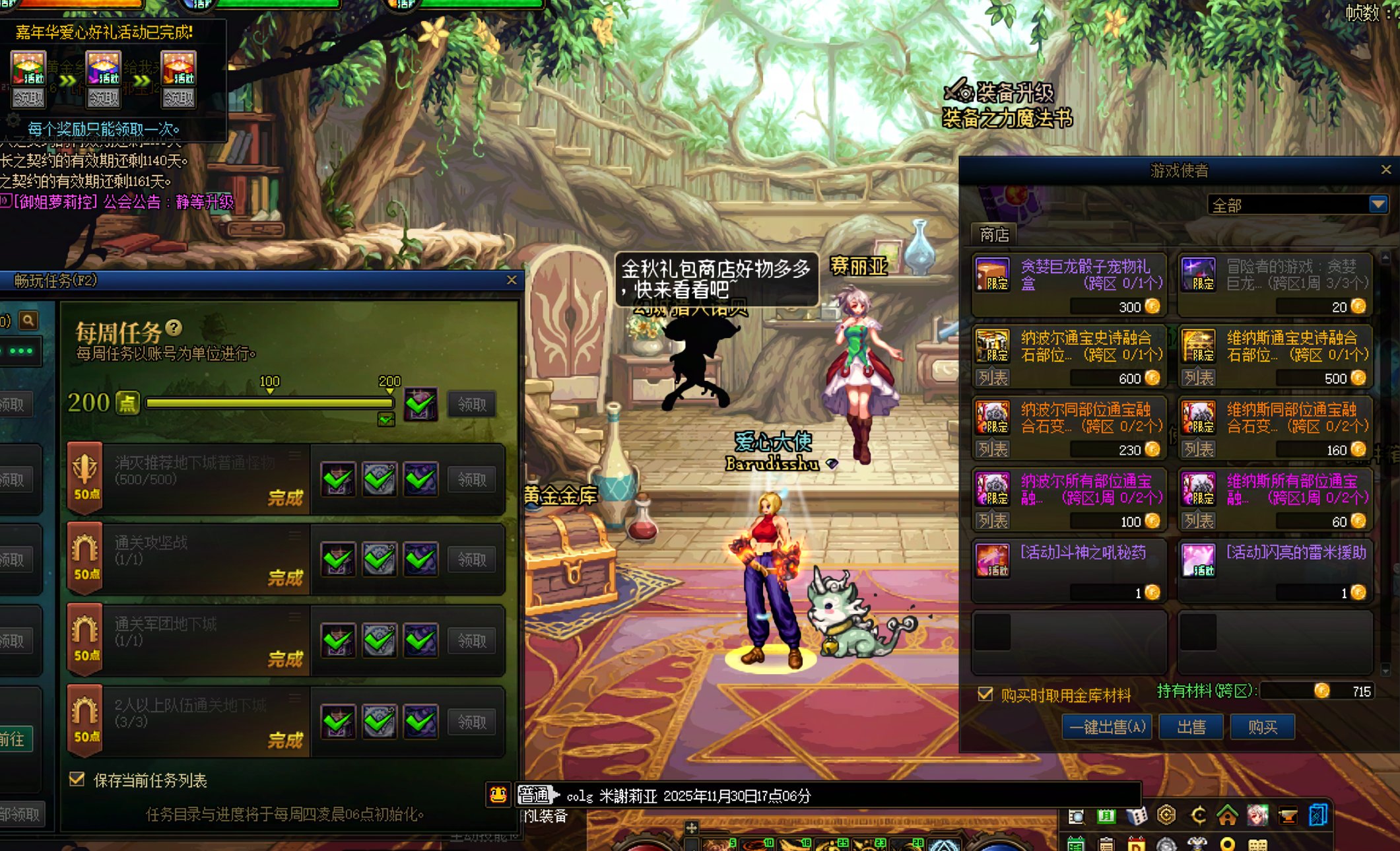Screen dimensions: 1400x851
Task: Click the 购买 buy button
Action: point(1262,727)
